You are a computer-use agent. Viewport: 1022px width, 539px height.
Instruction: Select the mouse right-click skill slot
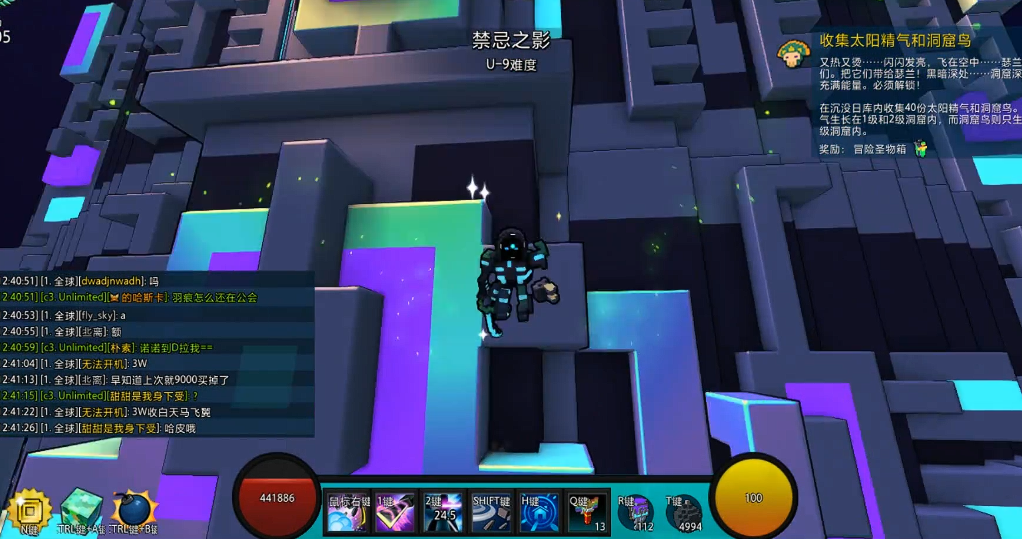point(349,512)
